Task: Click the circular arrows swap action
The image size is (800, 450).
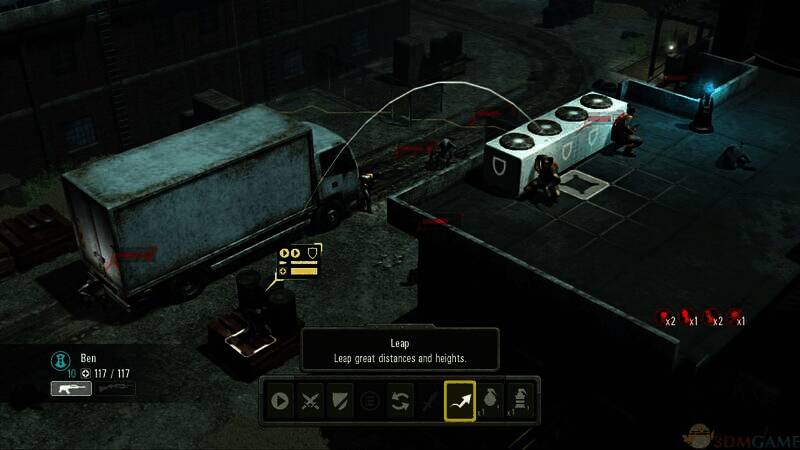Action: (x=400, y=401)
